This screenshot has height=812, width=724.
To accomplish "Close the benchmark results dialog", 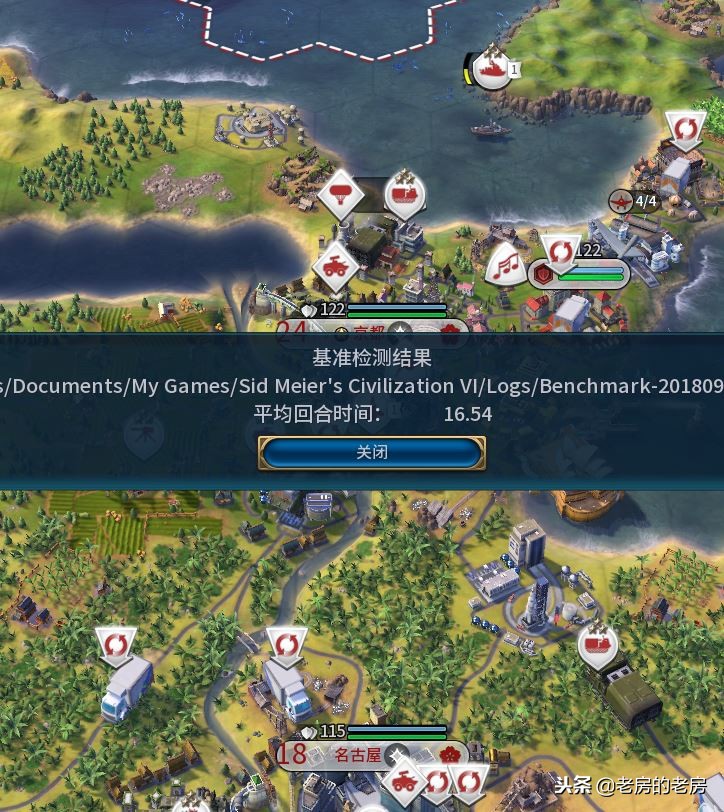I will (372, 452).
